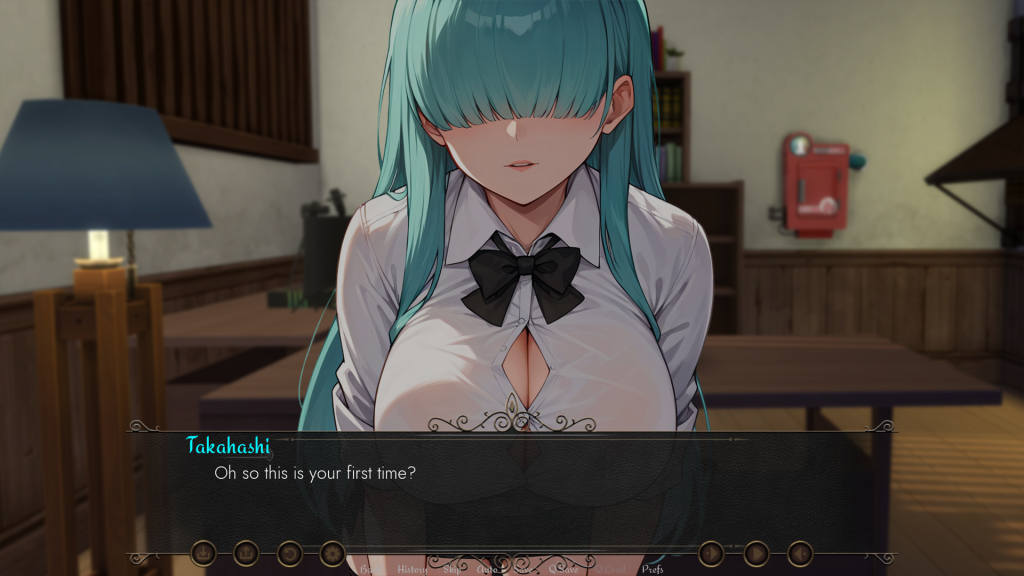Open the History log
Viewport: 1024px width, 576px height.
pyautogui.click(x=412, y=570)
